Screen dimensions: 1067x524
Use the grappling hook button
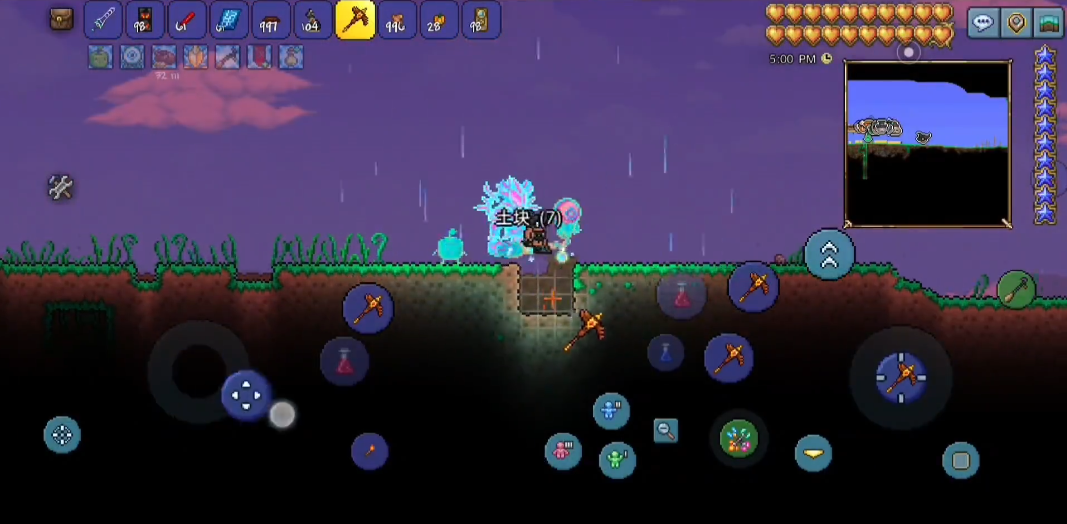[1016, 290]
